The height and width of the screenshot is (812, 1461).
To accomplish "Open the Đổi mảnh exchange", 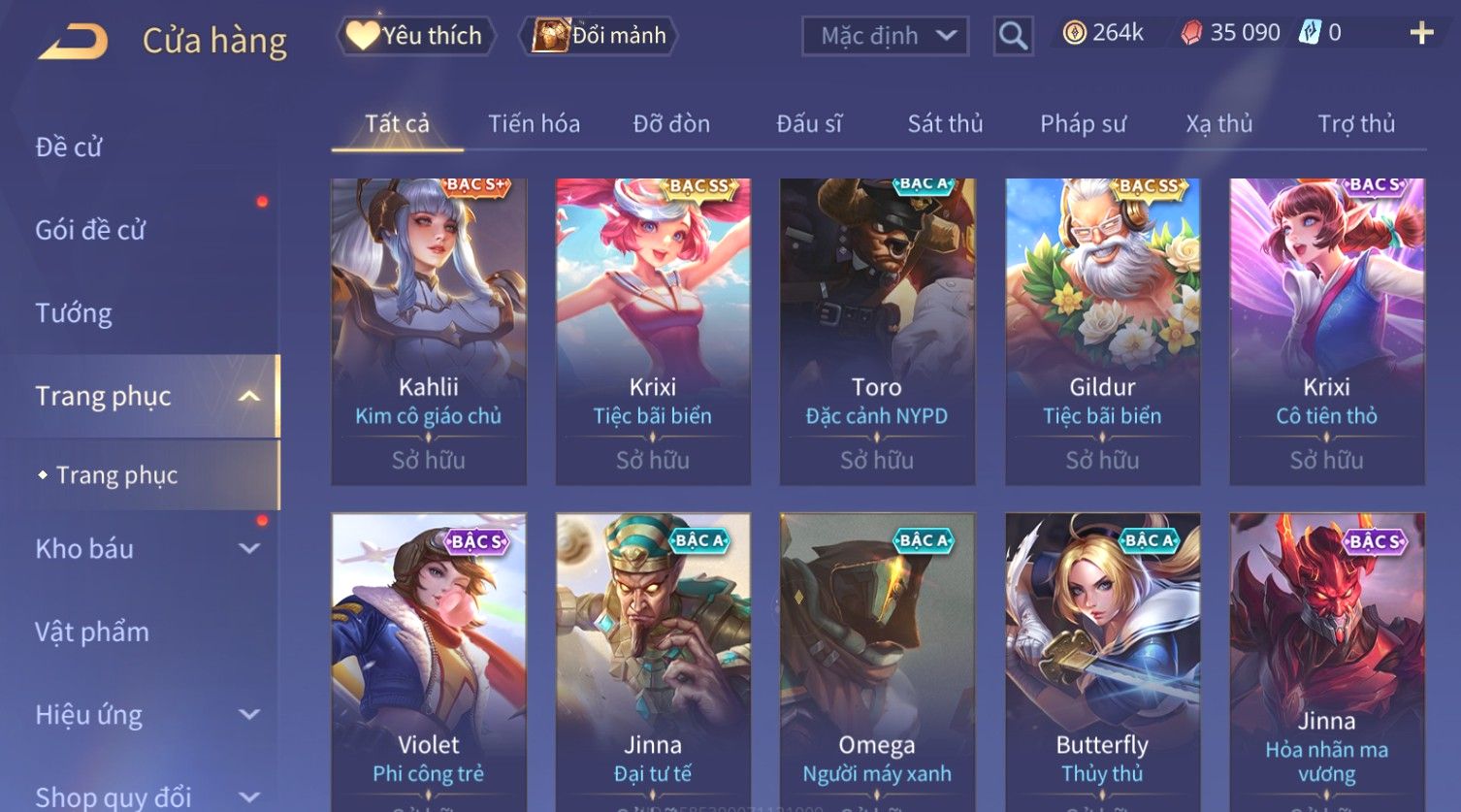I will [x=601, y=36].
